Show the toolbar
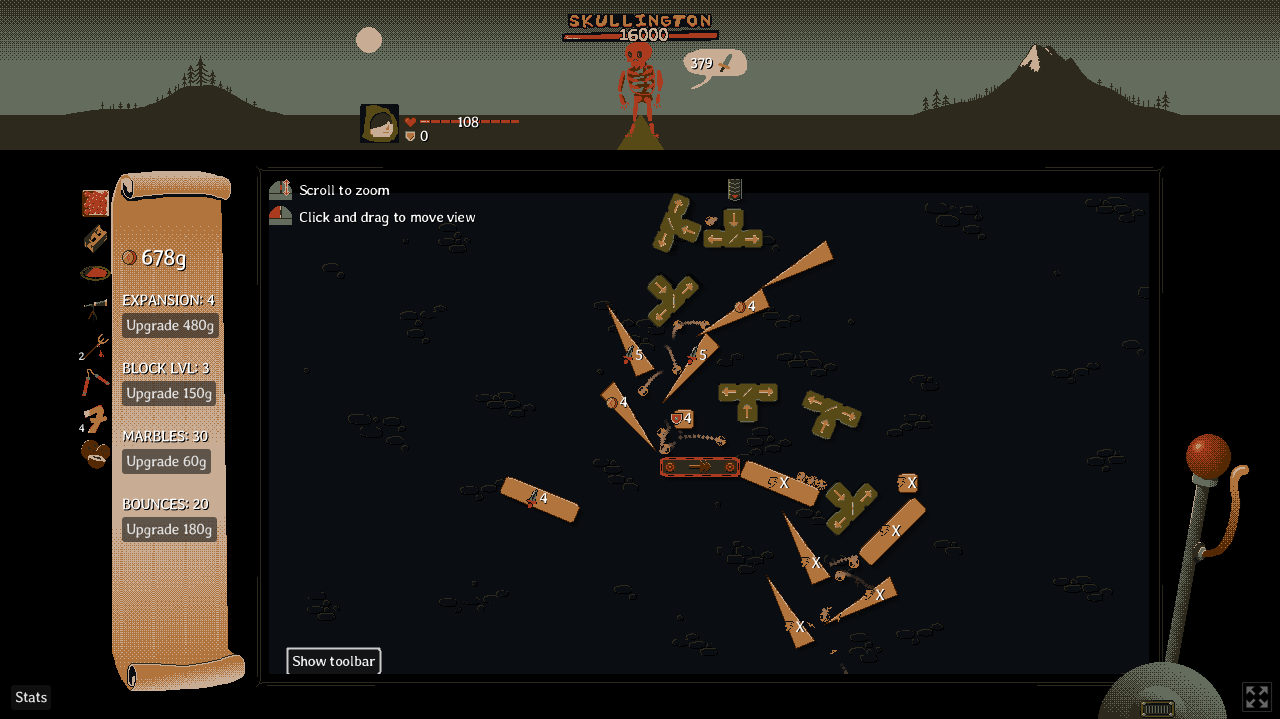The width and height of the screenshot is (1280, 719). [x=333, y=661]
